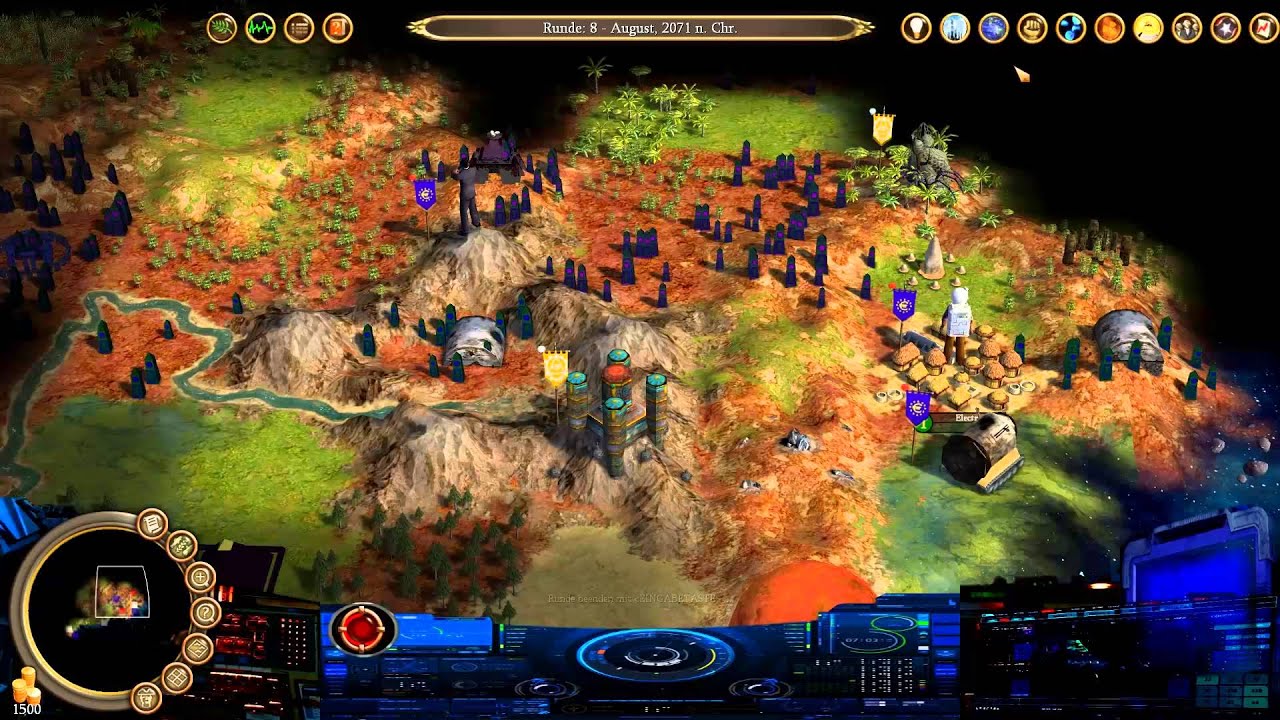The width and height of the screenshot is (1280, 720).
Task: Select the raised fist advisor icon
Action: pyautogui.click(x=1032, y=28)
